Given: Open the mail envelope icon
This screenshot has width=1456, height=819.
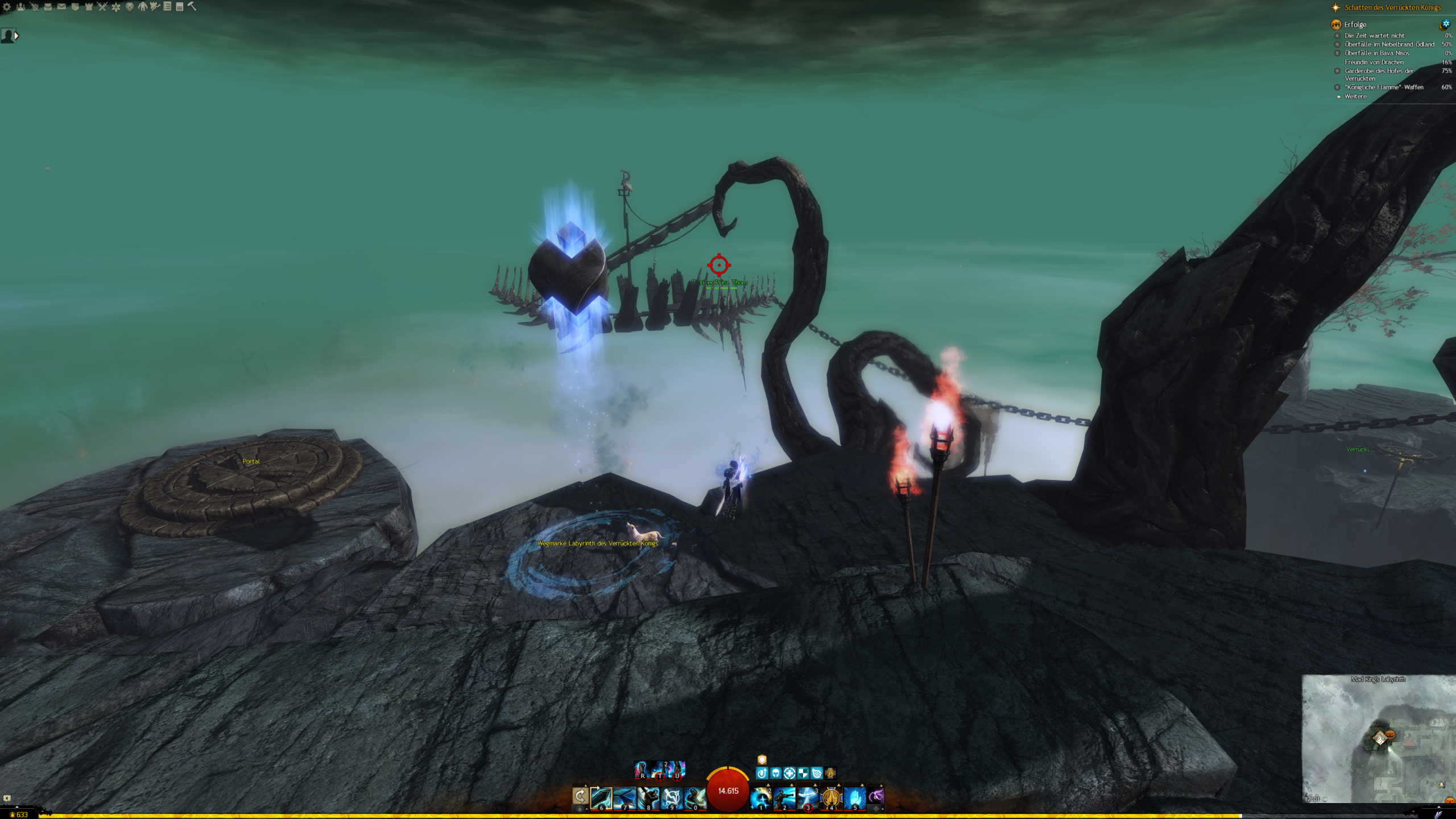Looking at the screenshot, I should [x=61, y=7].
